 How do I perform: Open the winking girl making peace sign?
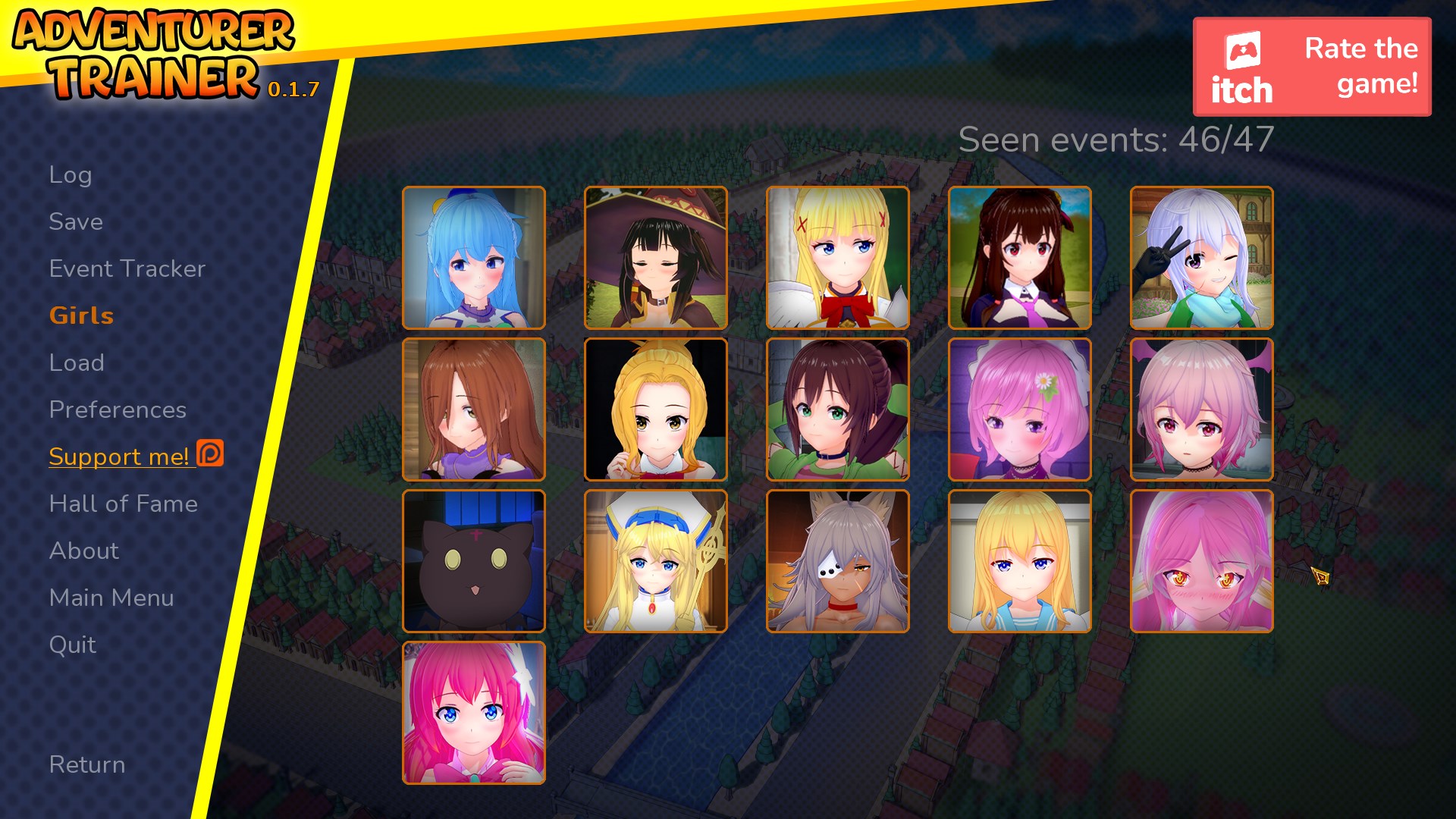click(1202, 259)
